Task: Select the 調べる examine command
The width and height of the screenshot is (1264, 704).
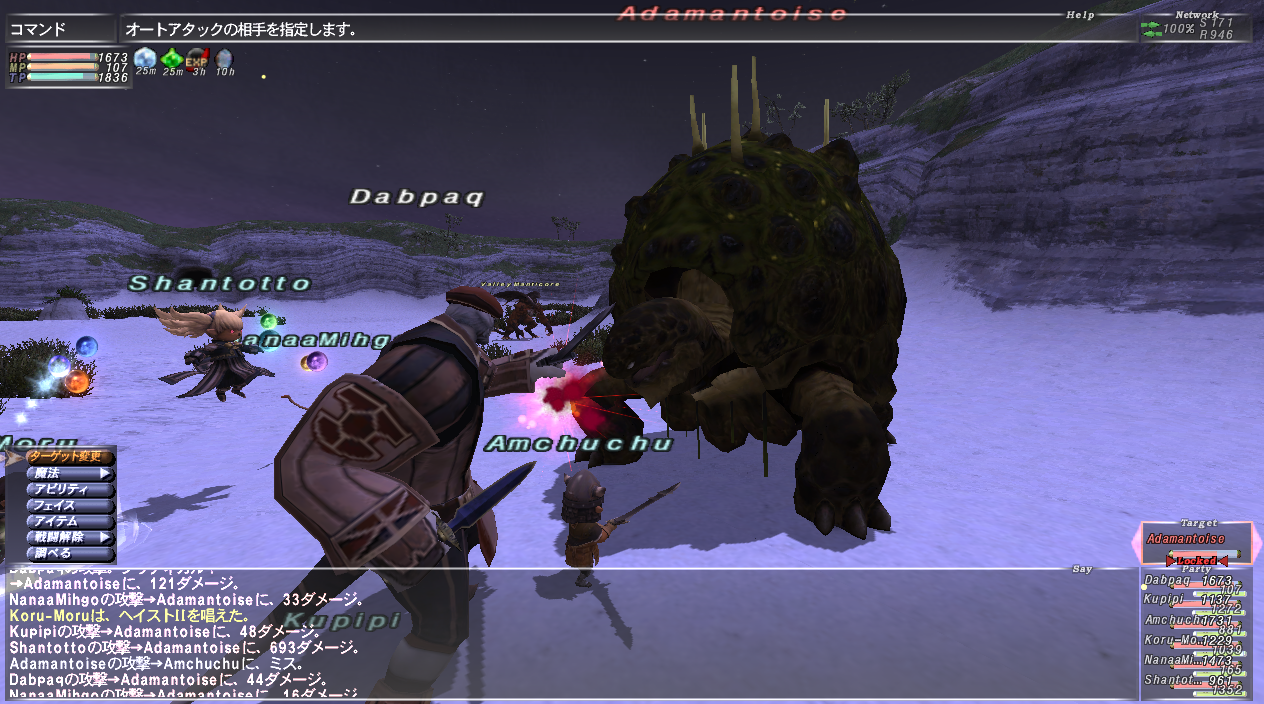Action: [x=70, y=553]
